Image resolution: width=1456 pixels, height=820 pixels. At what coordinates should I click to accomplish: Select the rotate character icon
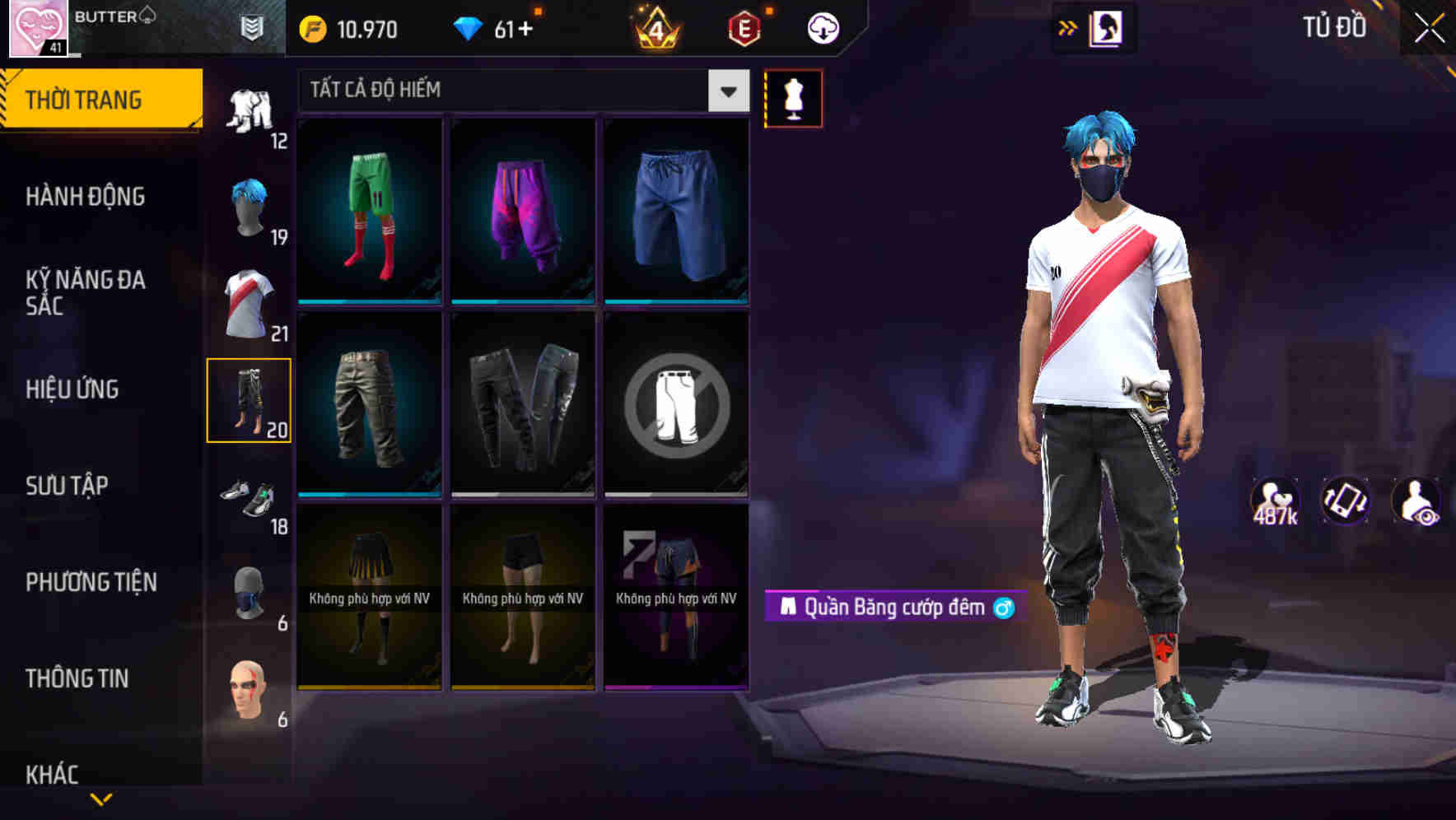point(1344,500)
